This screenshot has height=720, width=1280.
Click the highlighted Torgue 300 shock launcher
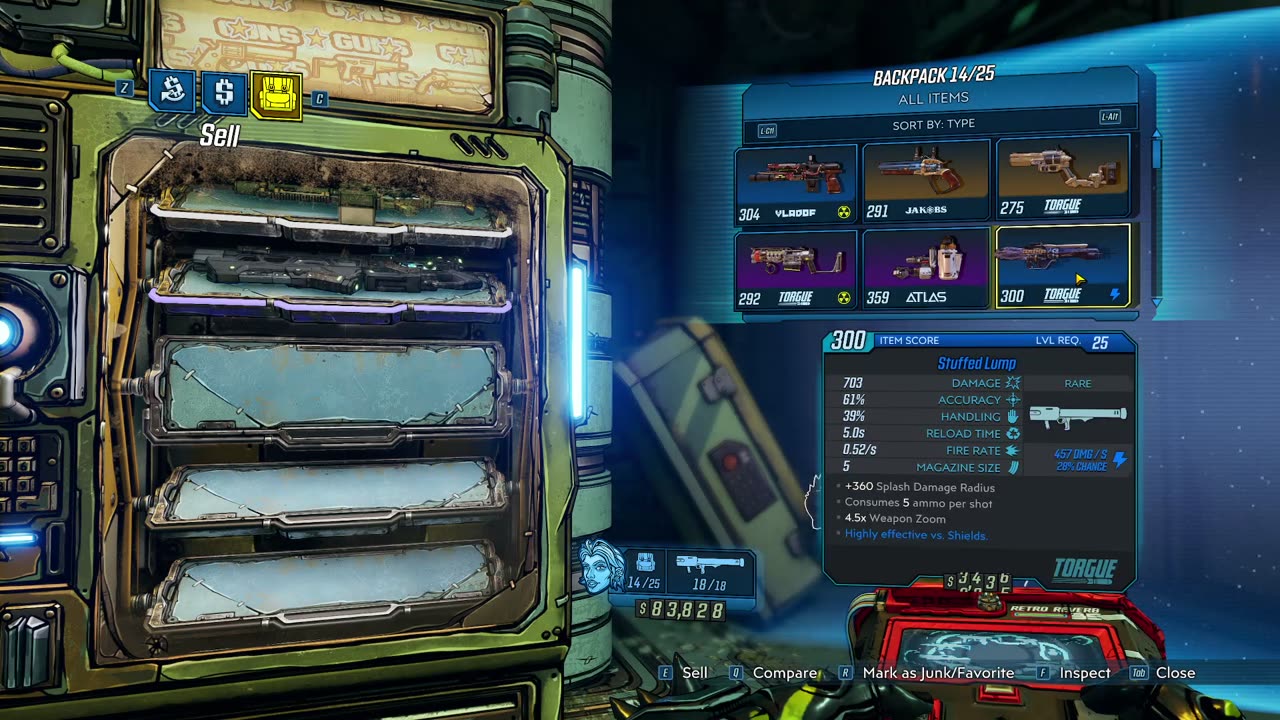pos(1062,266)
